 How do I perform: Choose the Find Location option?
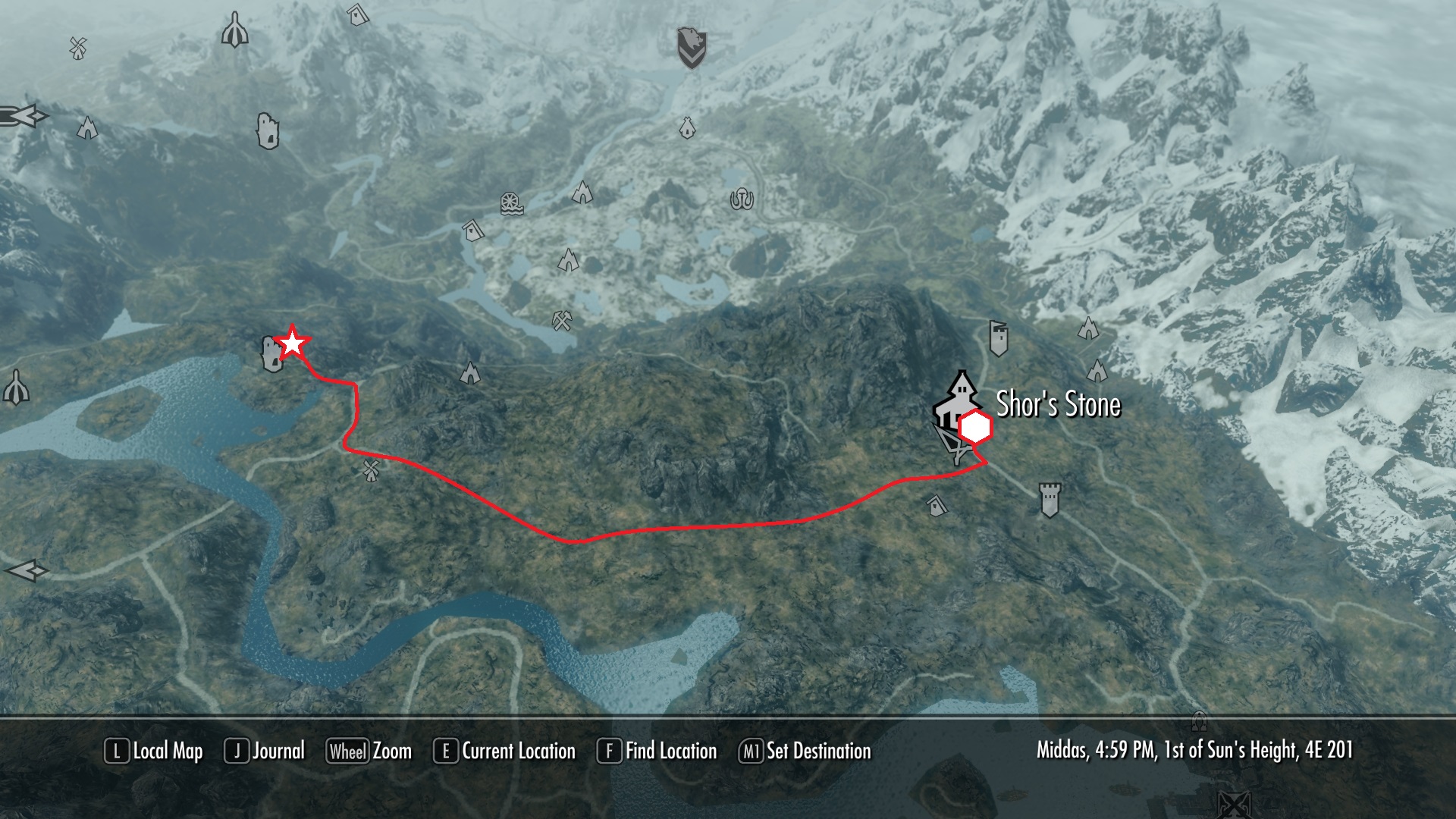point(657,751)
